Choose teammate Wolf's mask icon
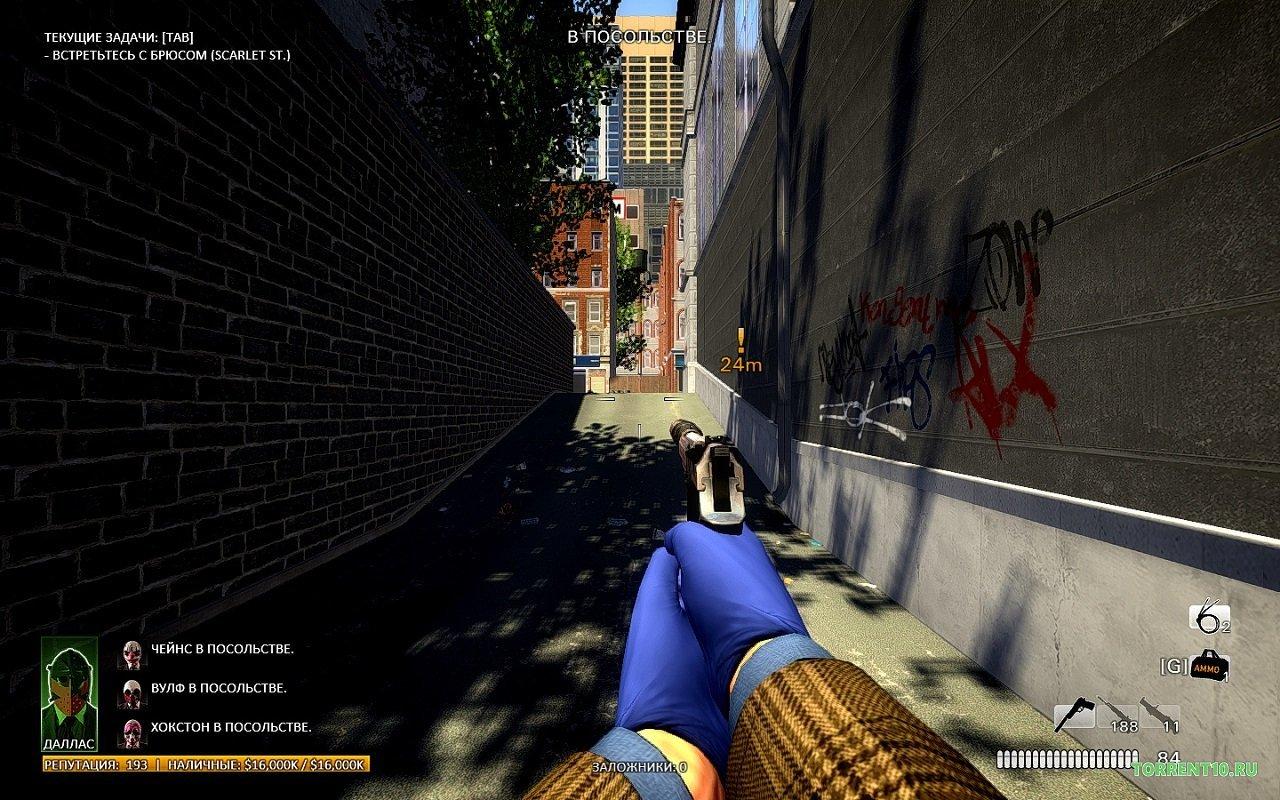Image resolution: width=1280 pixels, height=800 pixels. coord(130,692)
